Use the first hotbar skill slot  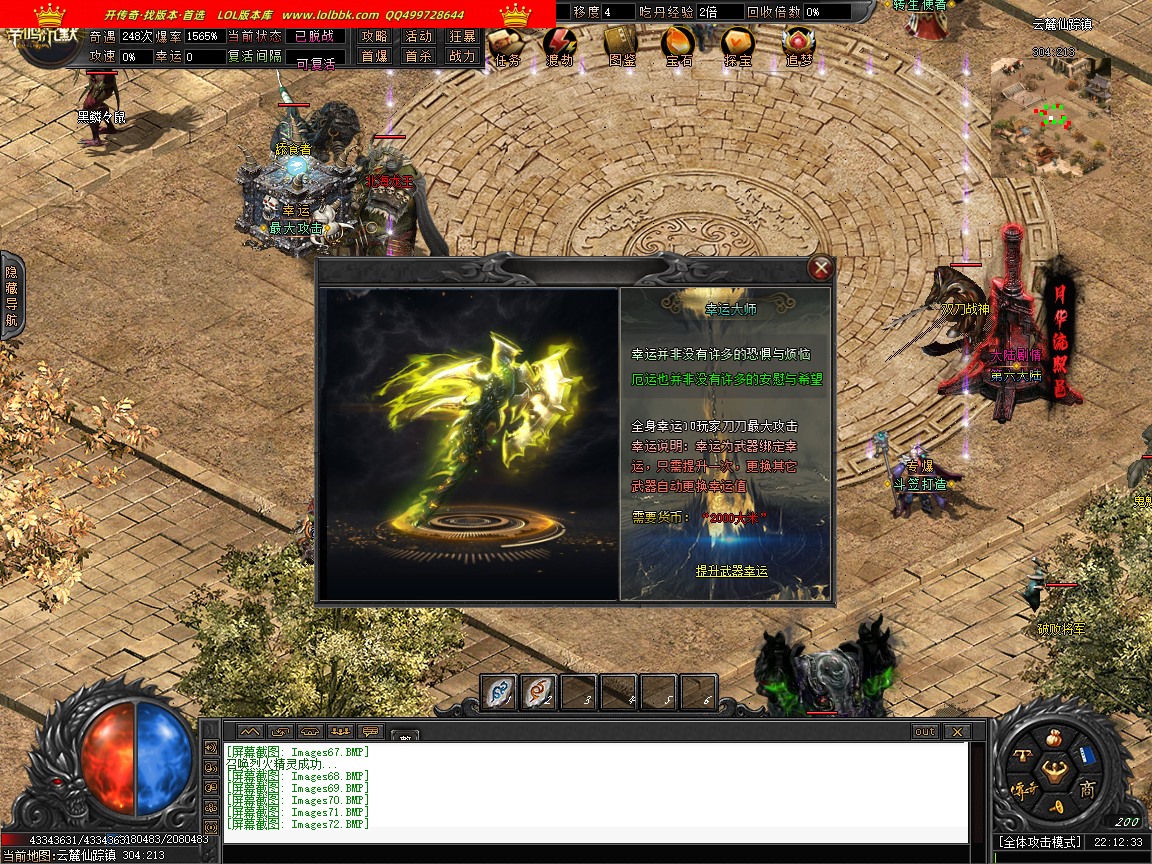[499, 691]
